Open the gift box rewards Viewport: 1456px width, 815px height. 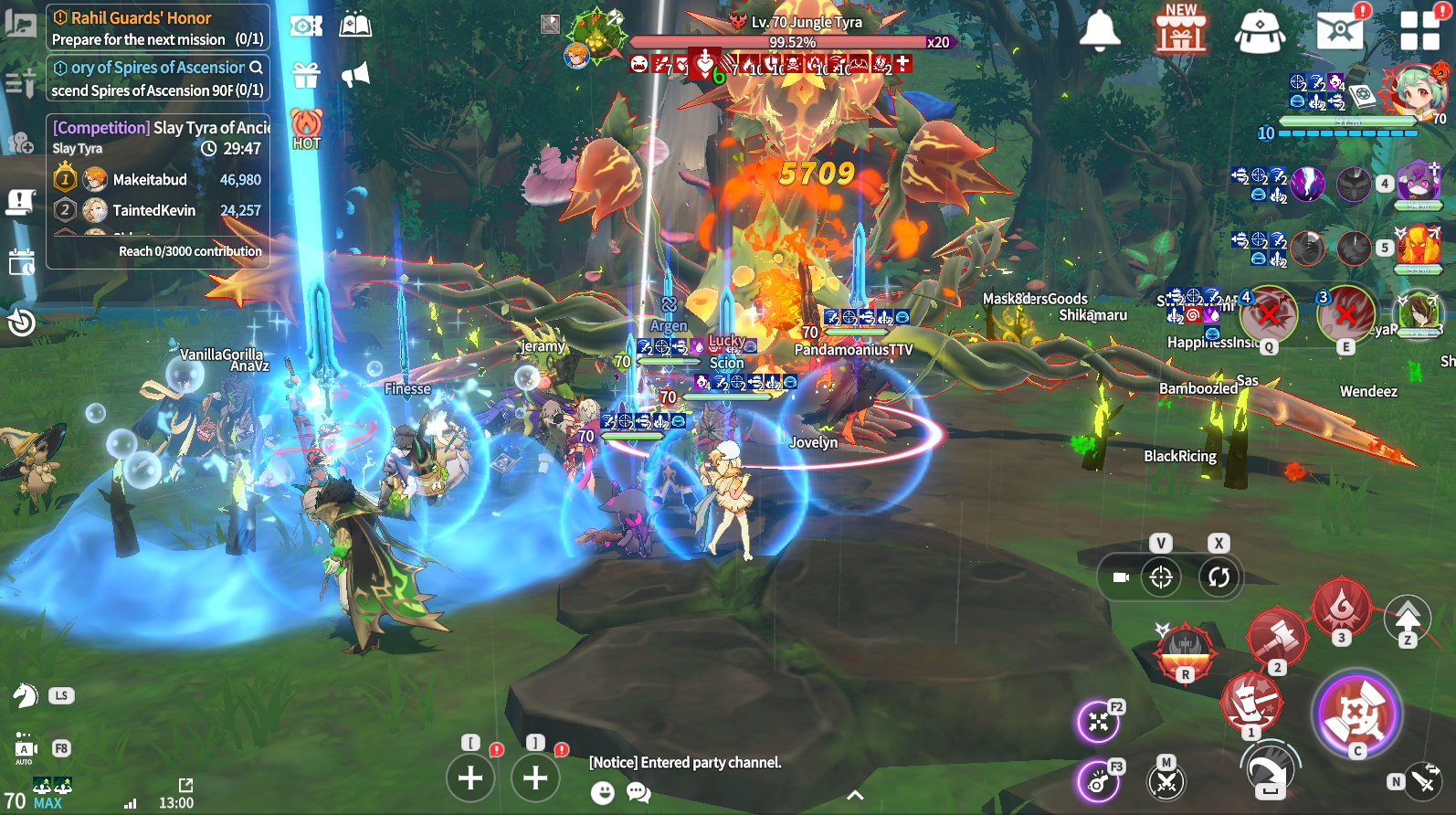[x=306, y=75]
